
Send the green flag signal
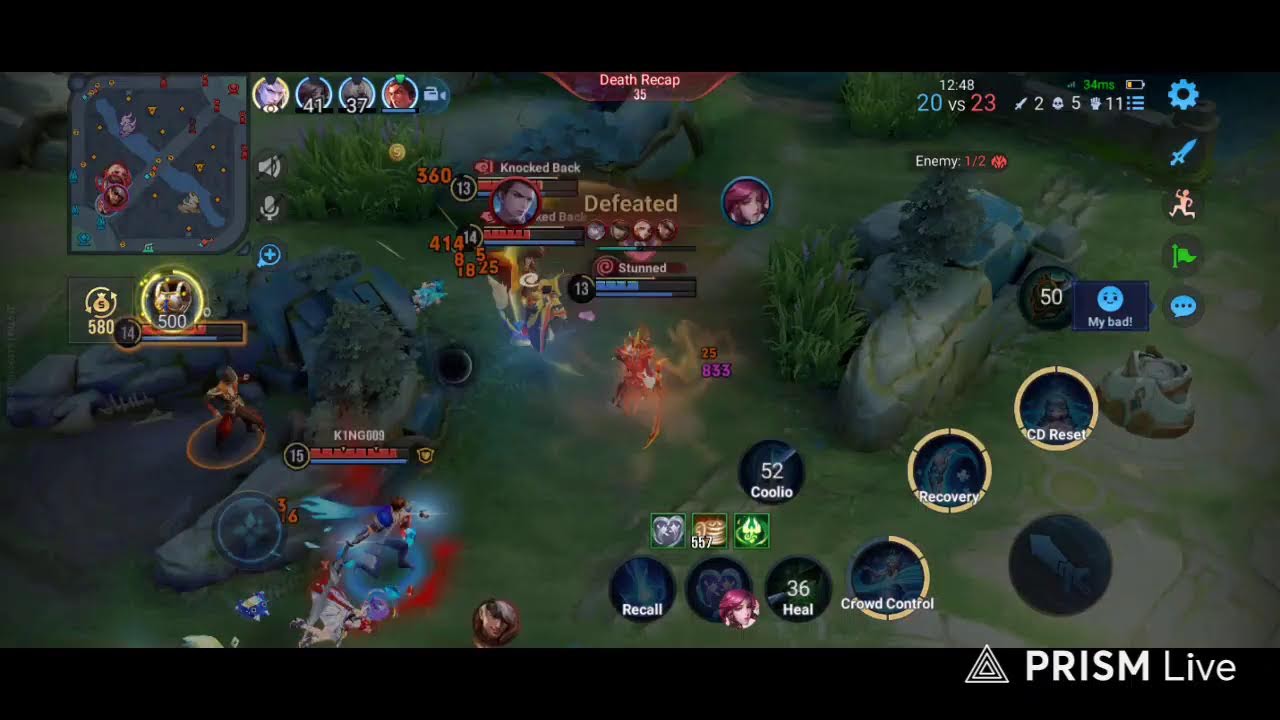(1183, 255)
